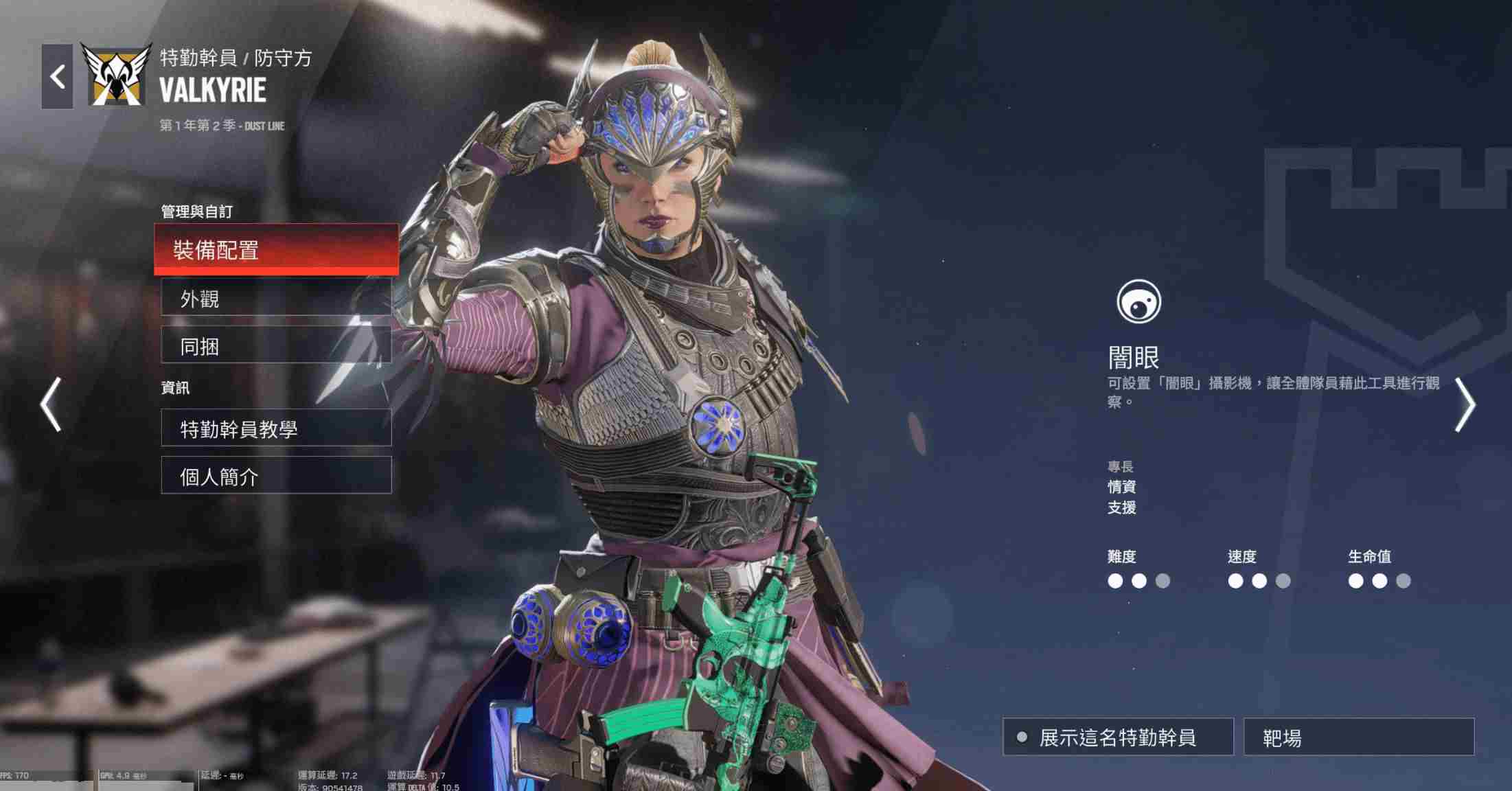Select the 外觀 appearance menu entry
Image resolution: width=1512 pixels, height=791 pixels.
click(276, 299)
